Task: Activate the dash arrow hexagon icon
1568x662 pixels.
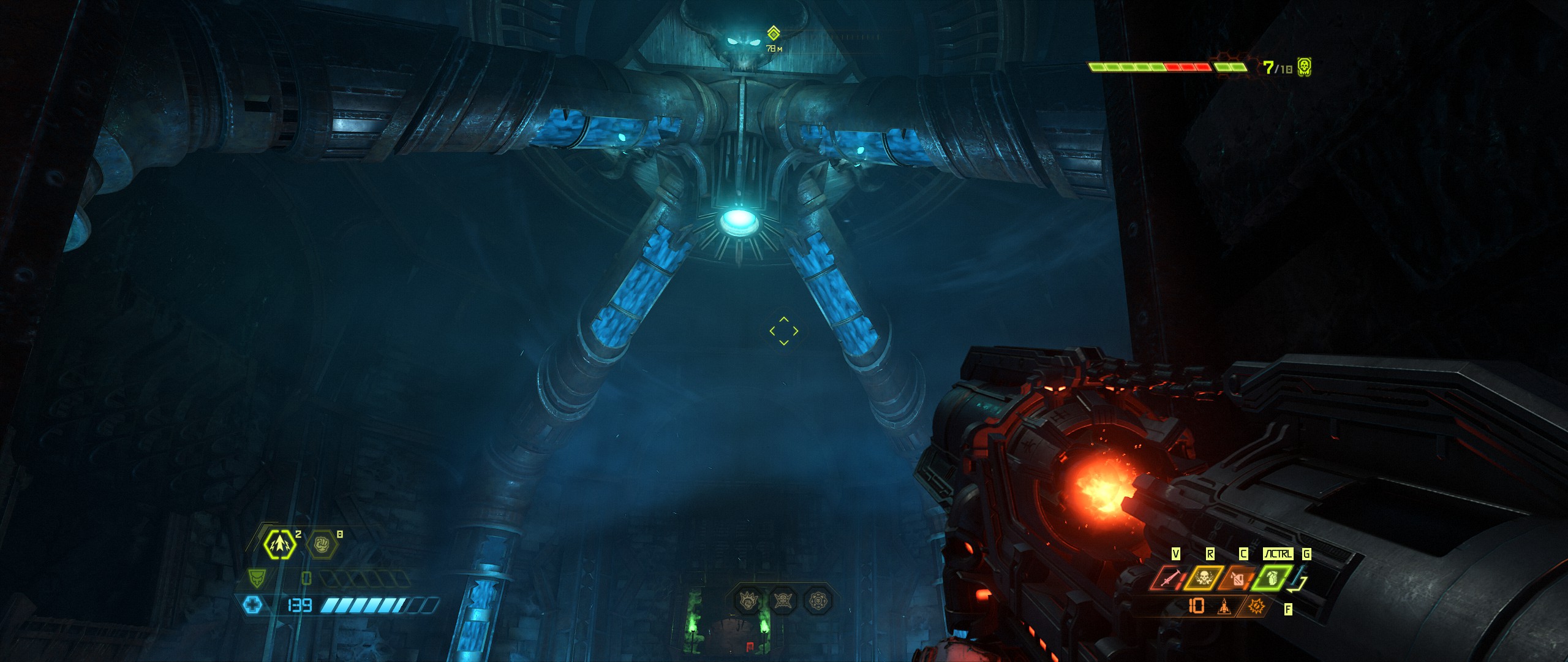Action: click(280, 544)
